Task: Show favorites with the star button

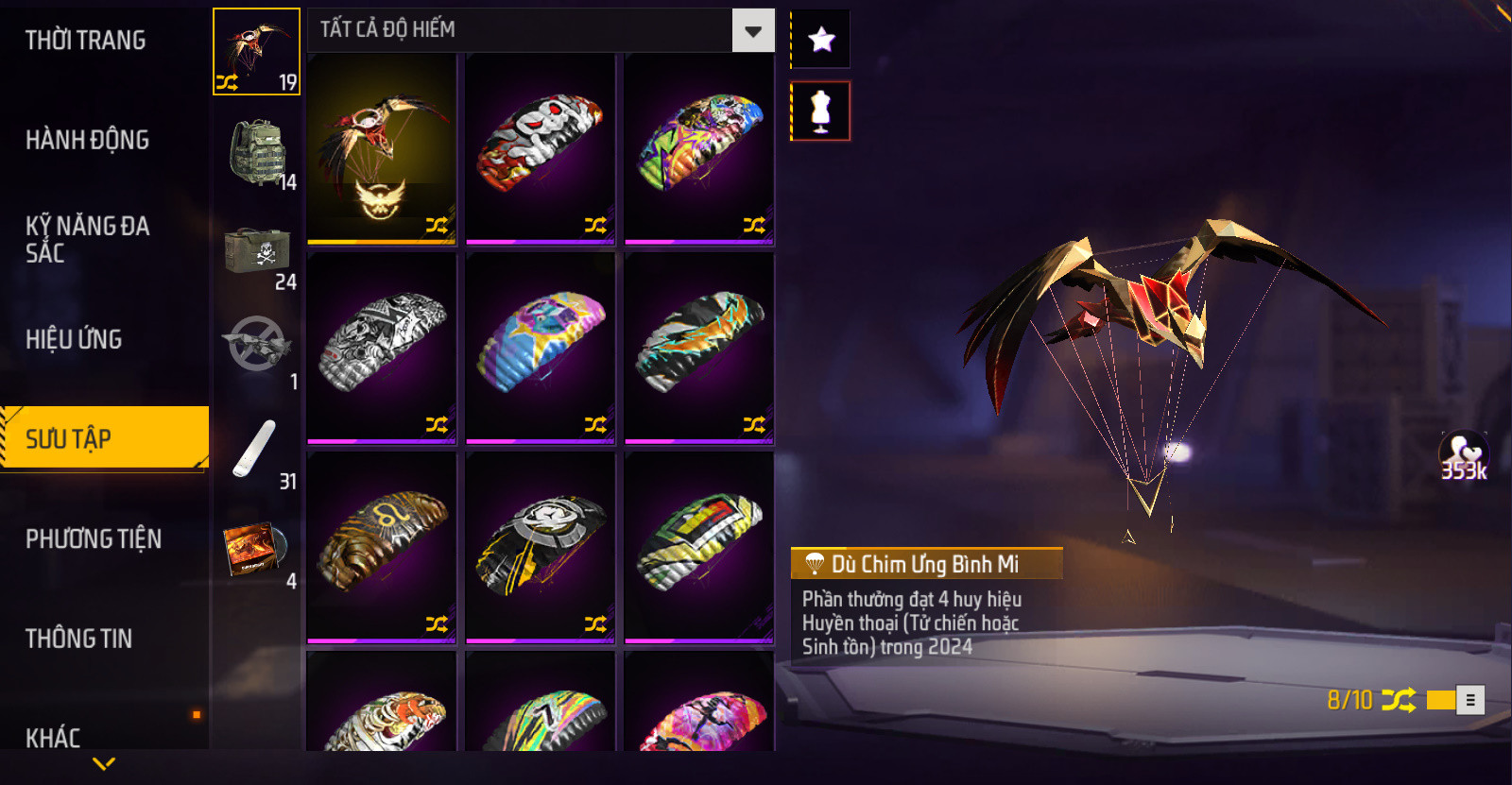Action: 820,40
